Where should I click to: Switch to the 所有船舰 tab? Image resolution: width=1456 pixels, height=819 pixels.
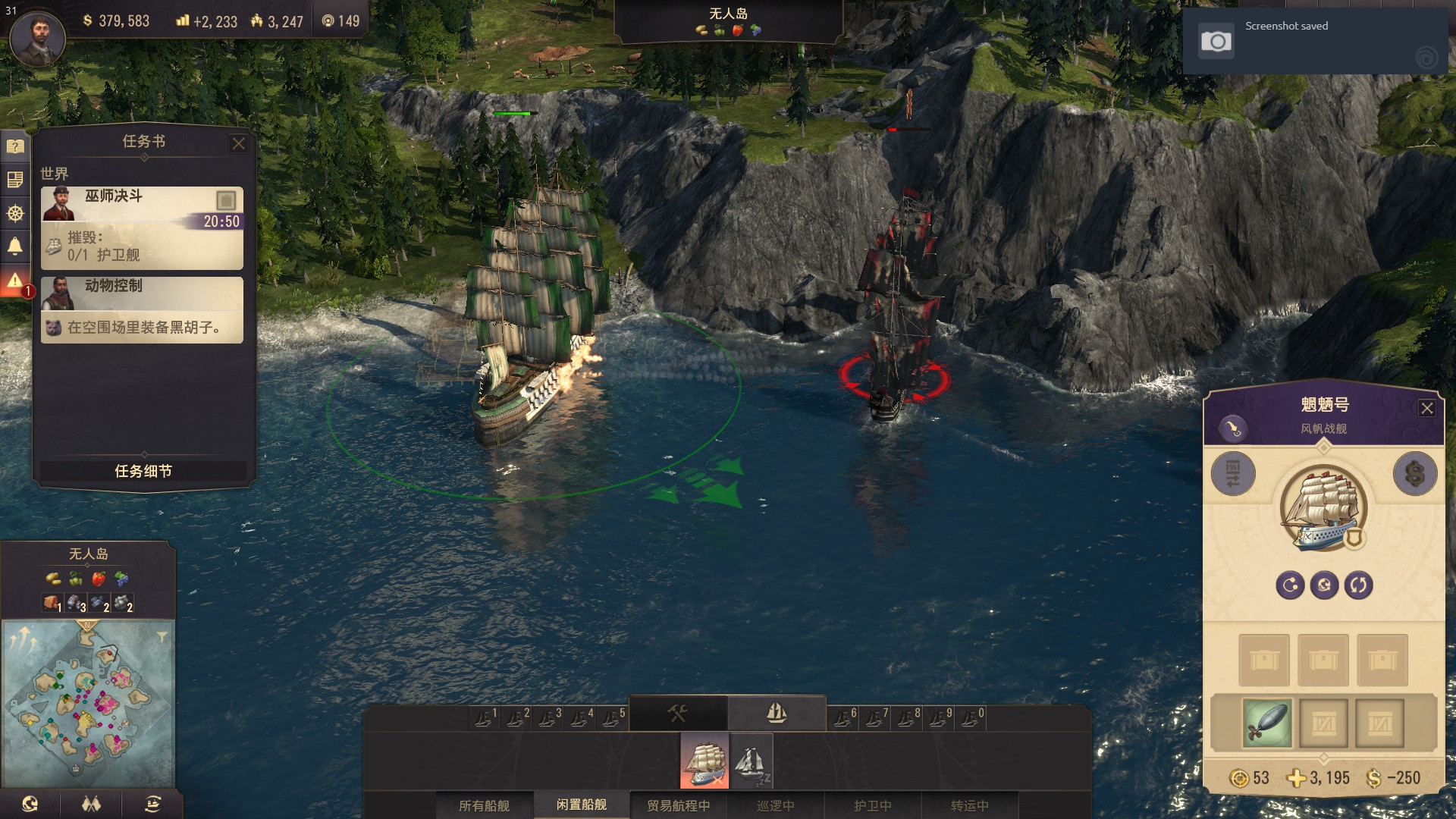484,805
